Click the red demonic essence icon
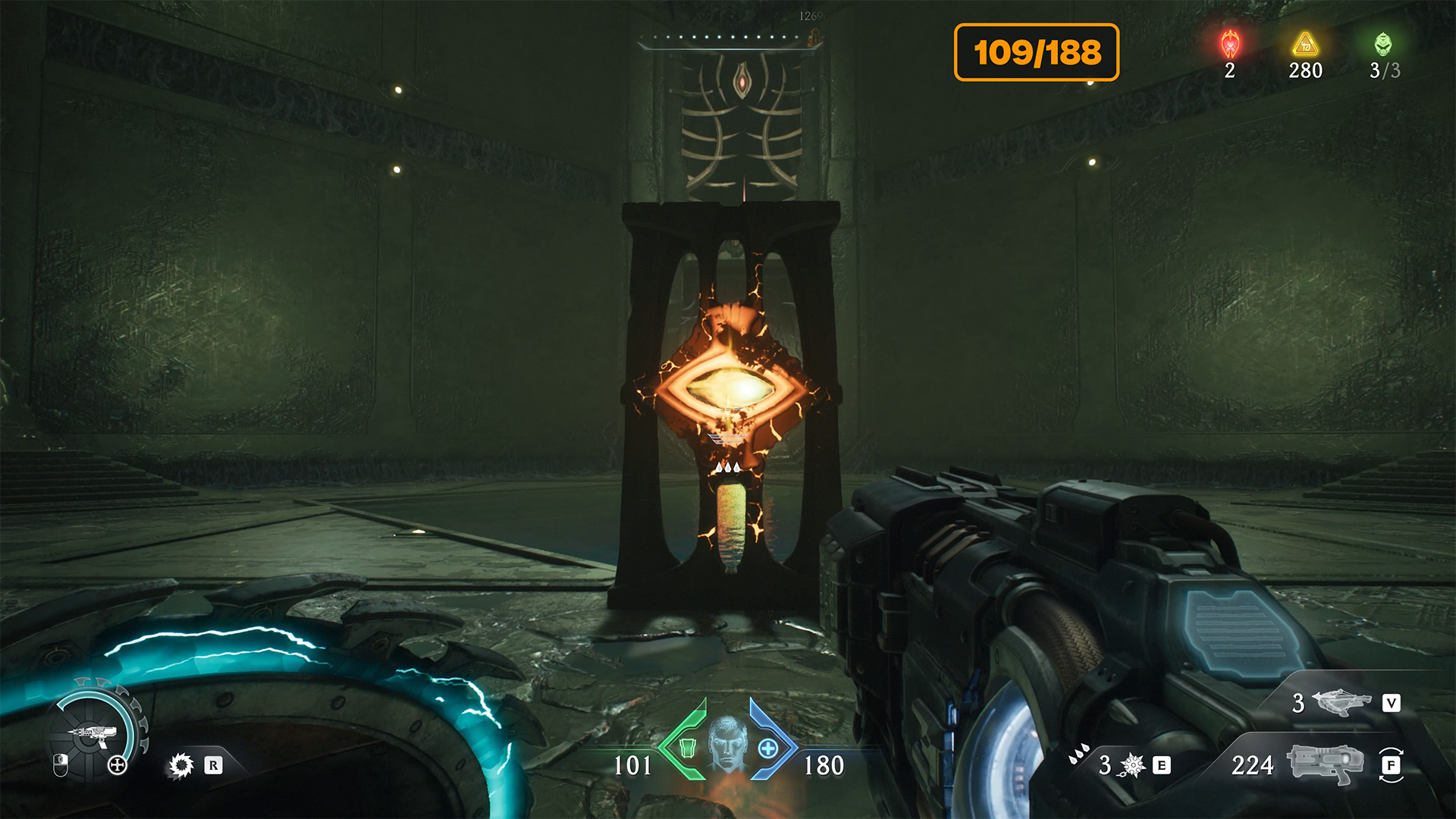Viewport: 1456px width, 819px height. point(1230,45)
